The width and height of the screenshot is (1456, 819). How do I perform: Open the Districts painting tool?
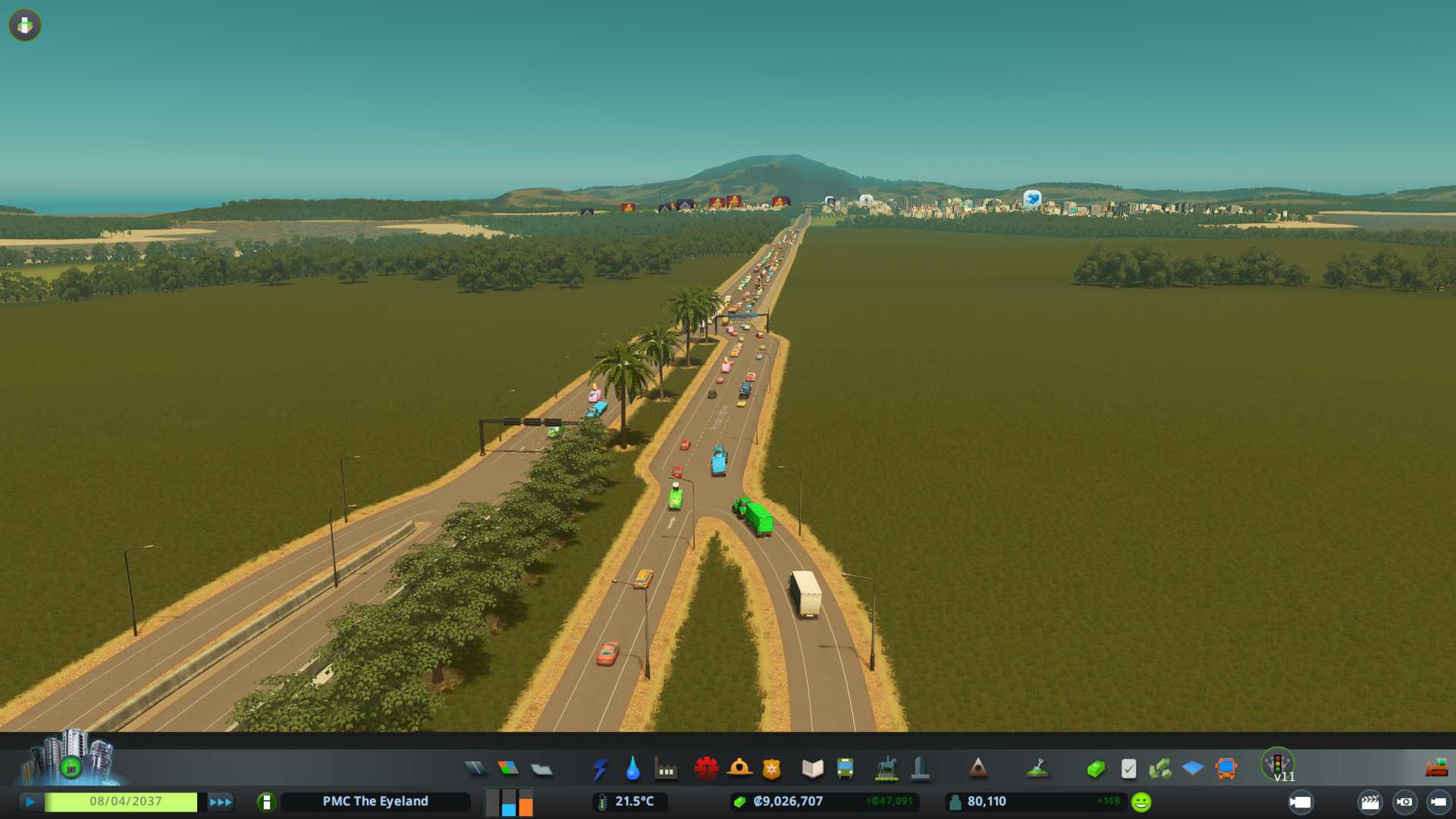click(541, 770)
